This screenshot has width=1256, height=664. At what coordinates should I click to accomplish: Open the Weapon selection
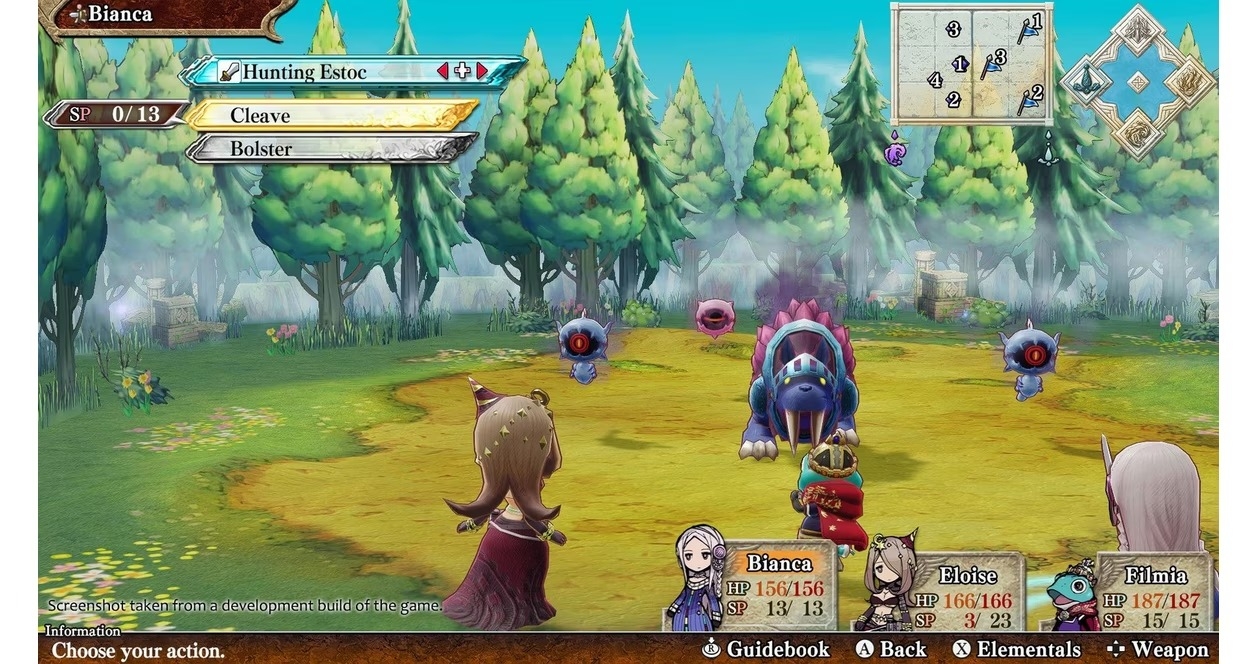coord(1157,649)
